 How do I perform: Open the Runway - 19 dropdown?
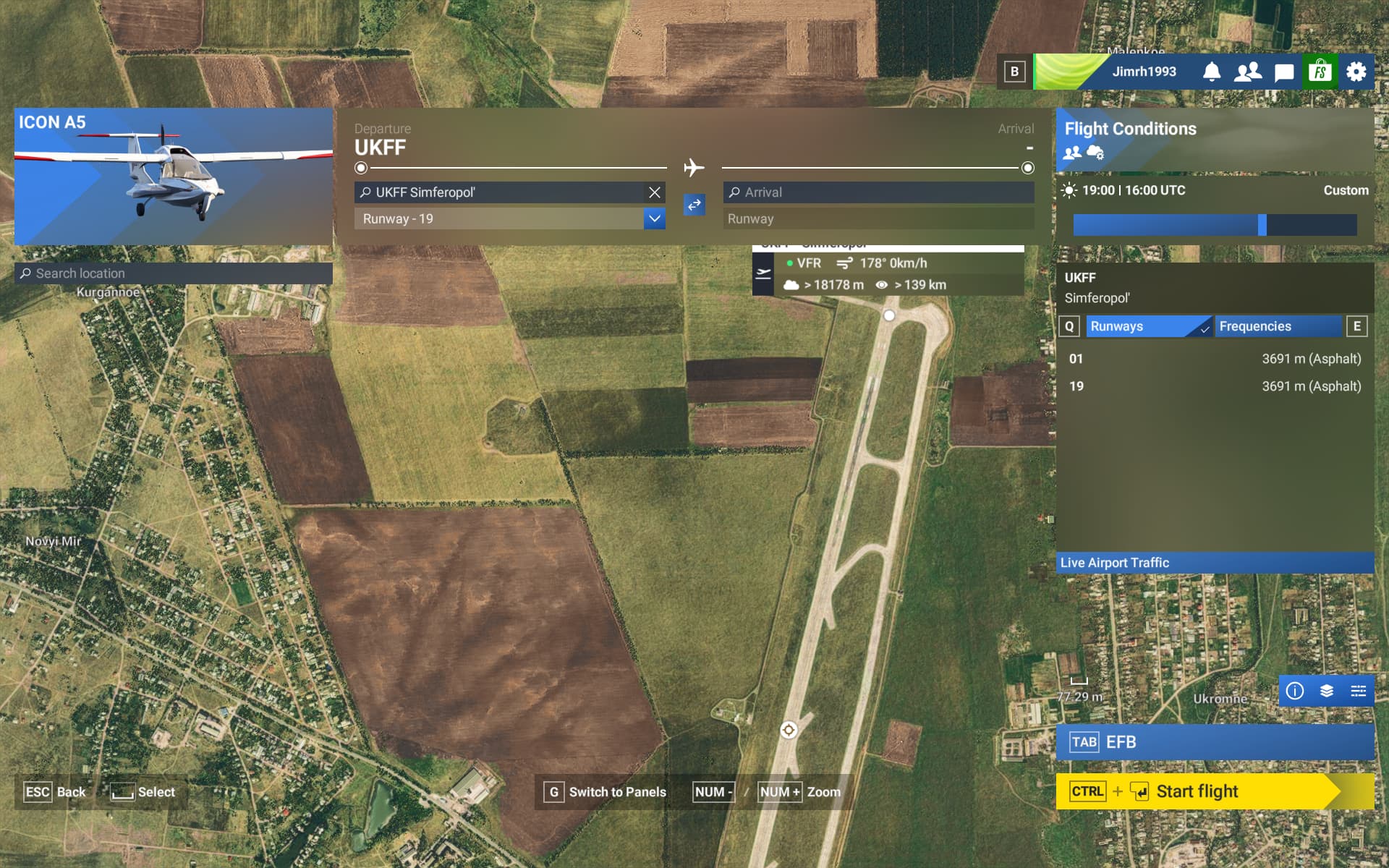coord(653,218)
